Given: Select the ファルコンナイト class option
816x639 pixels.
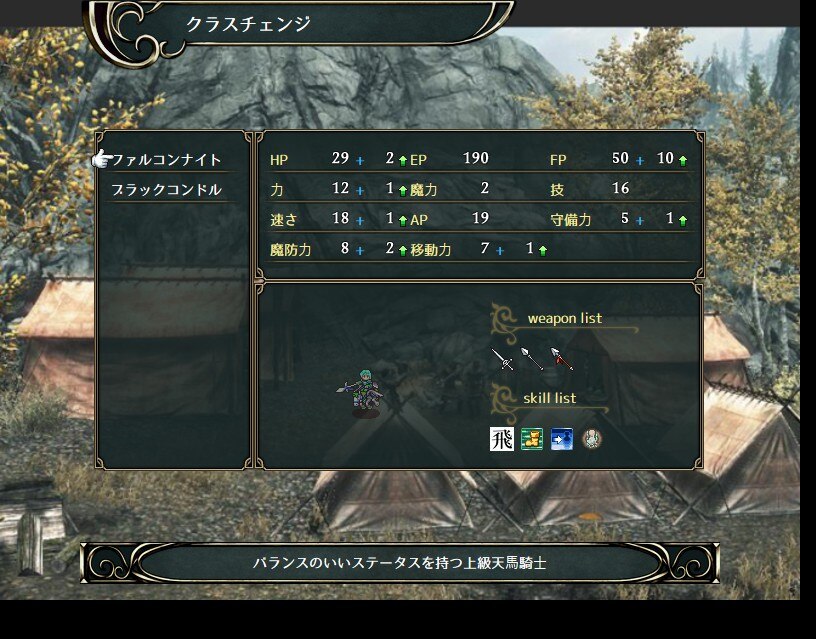Looking at the screenshot, I should coord(167,160).
